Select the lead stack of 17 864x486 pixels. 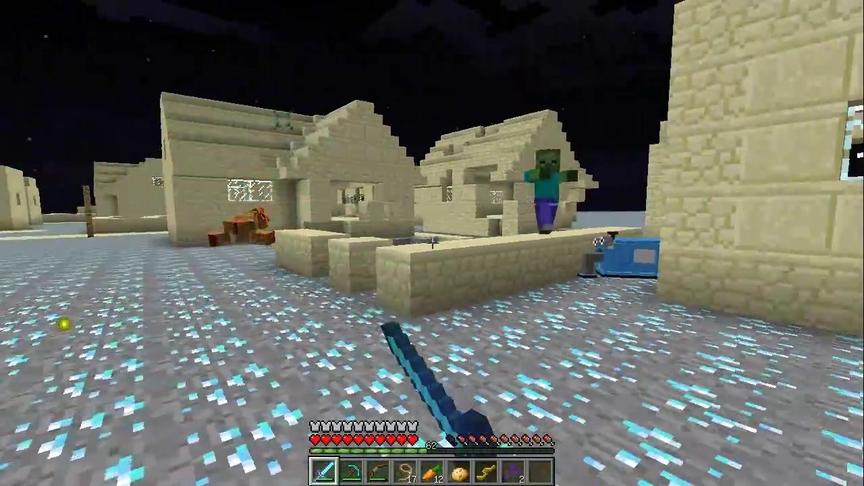[x=404, y=472]
